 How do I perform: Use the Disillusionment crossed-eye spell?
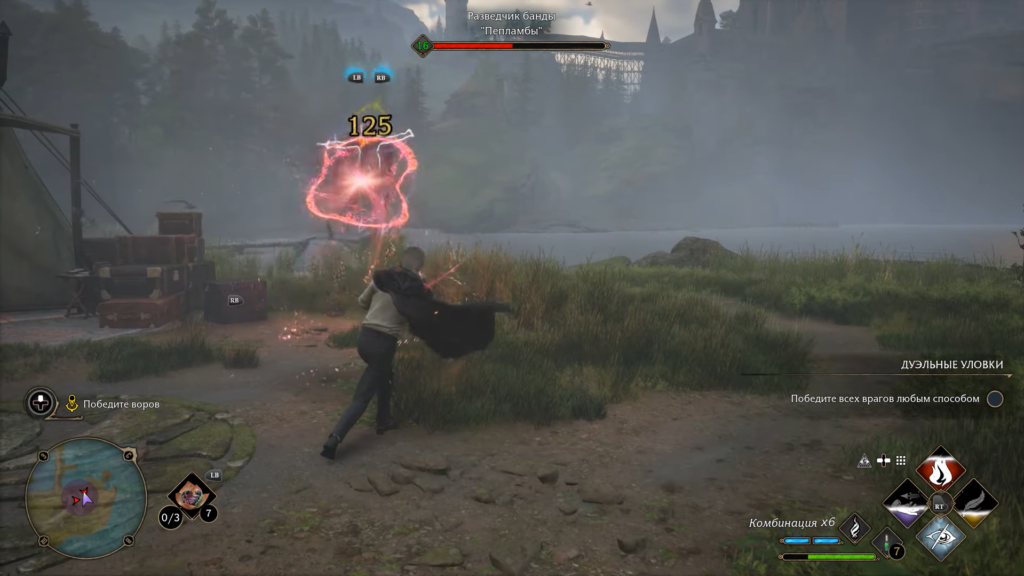(x=940, y=536)
